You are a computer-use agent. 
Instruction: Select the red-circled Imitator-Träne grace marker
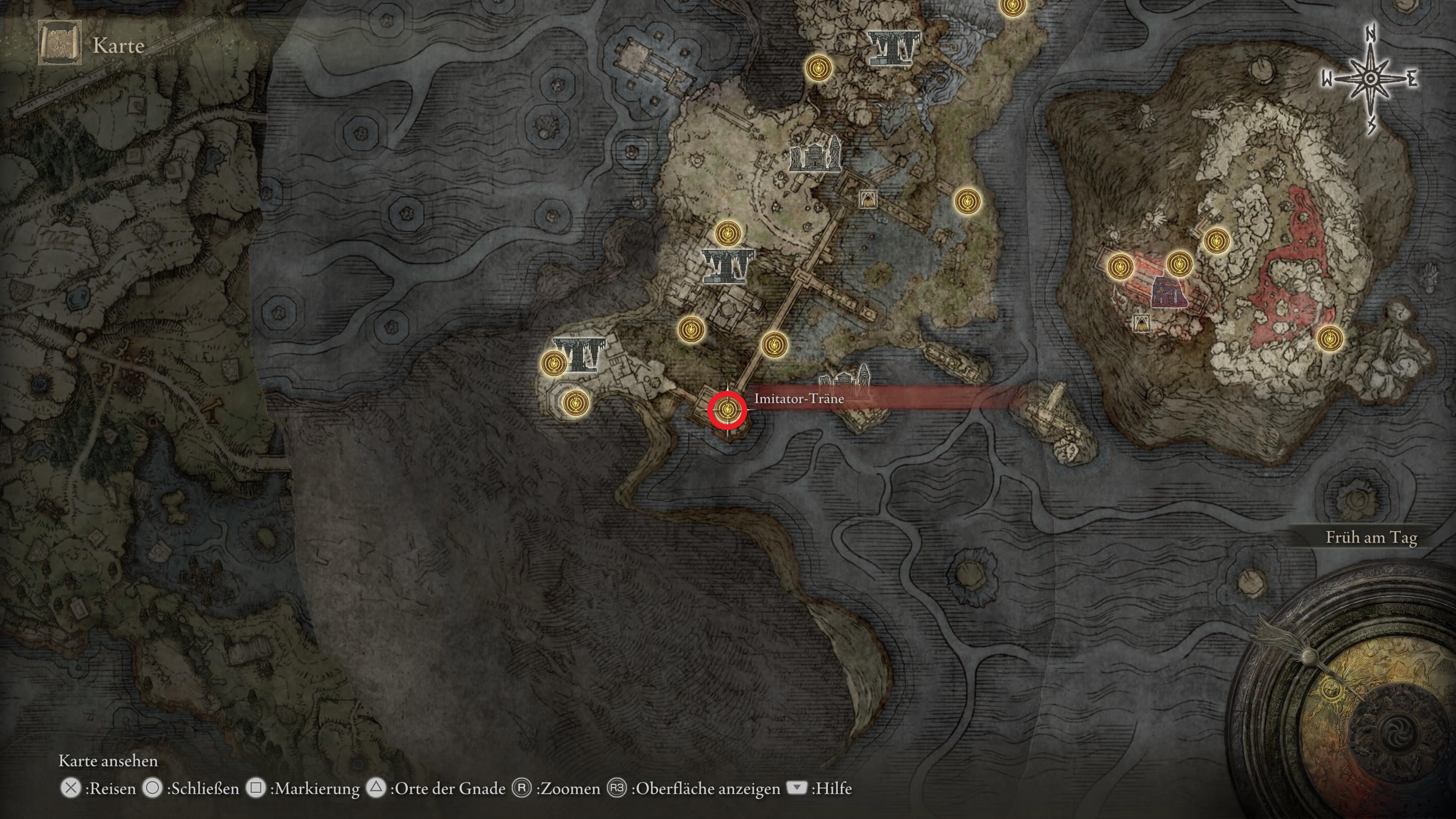(727, 409)
